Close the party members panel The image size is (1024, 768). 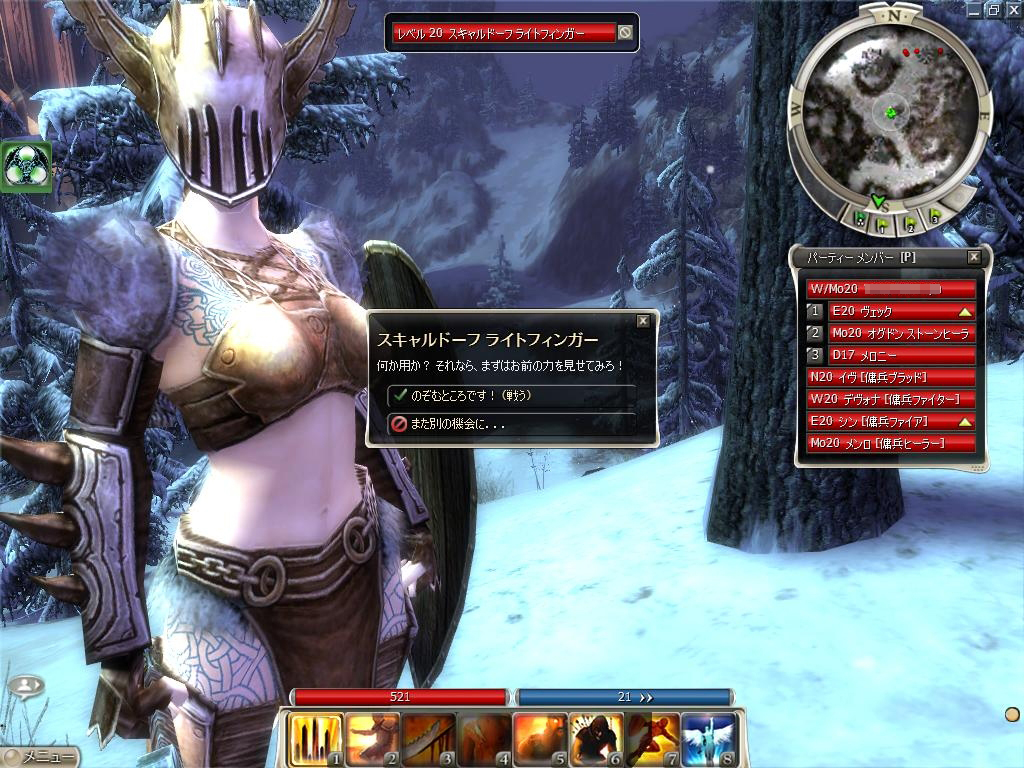click(974, 257)
